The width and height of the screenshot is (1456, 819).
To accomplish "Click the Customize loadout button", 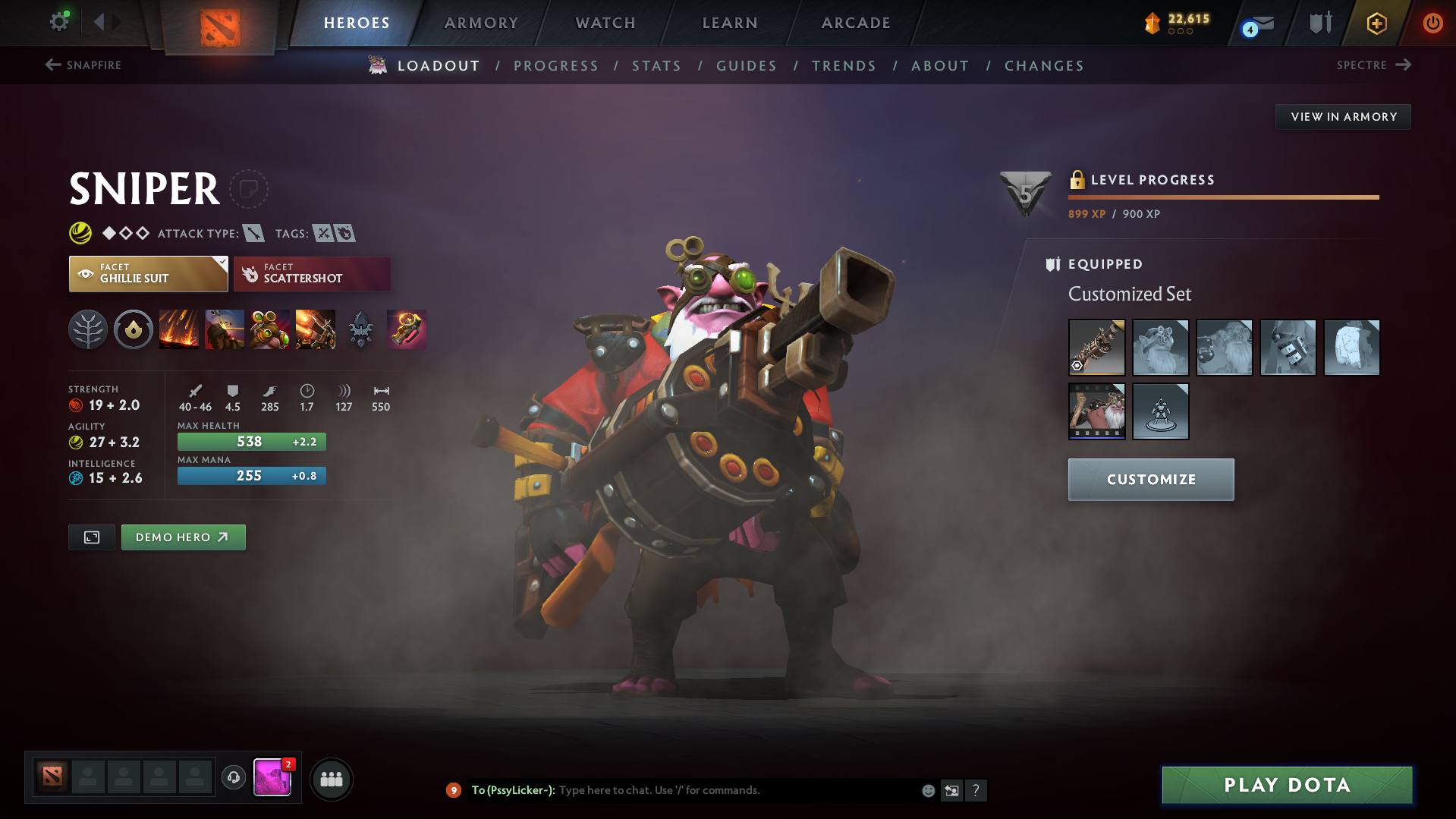I will click(x=1150, y=480).
